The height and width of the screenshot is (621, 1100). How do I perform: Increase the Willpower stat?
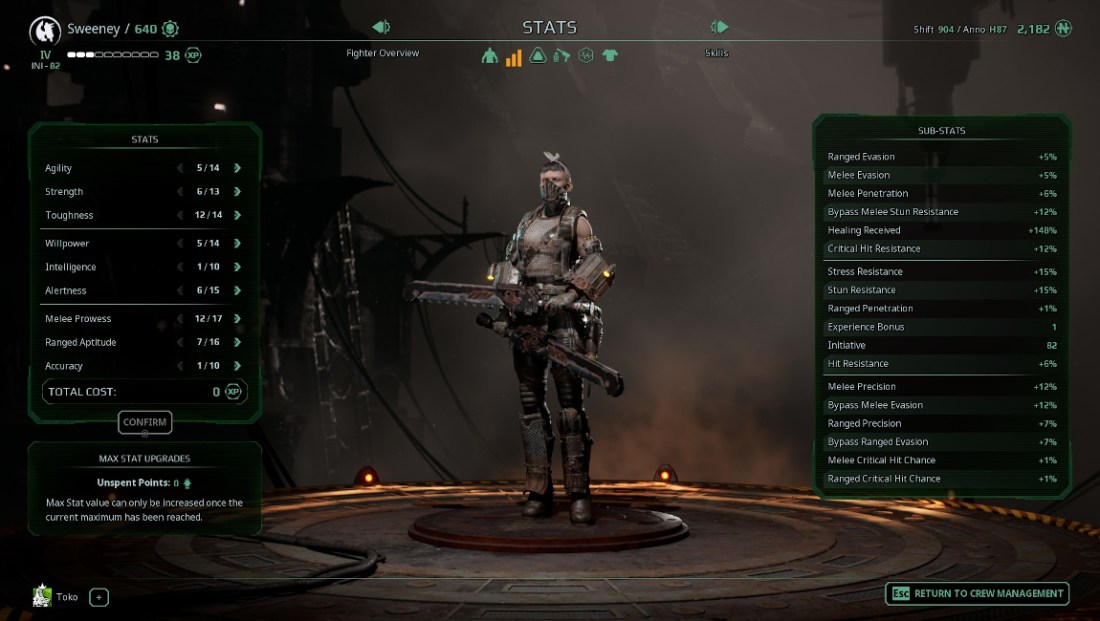point(237,243)
